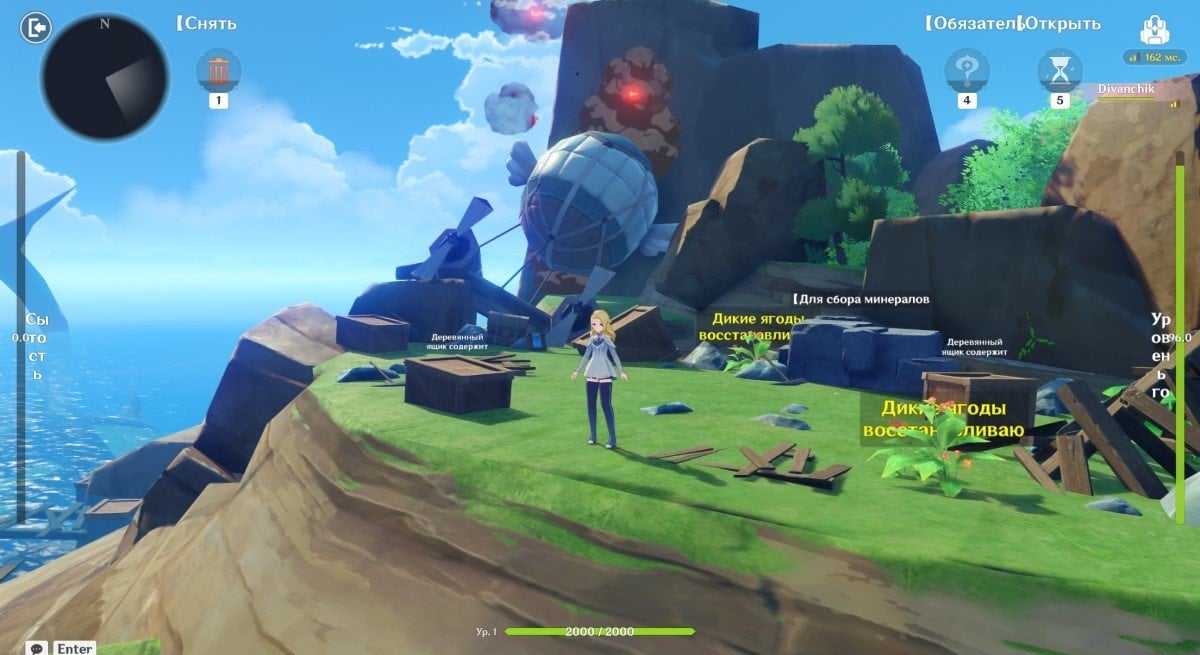The image size is (1200, 655).
Task: Select the Divanchik player entry
Action: point(1126,89)
